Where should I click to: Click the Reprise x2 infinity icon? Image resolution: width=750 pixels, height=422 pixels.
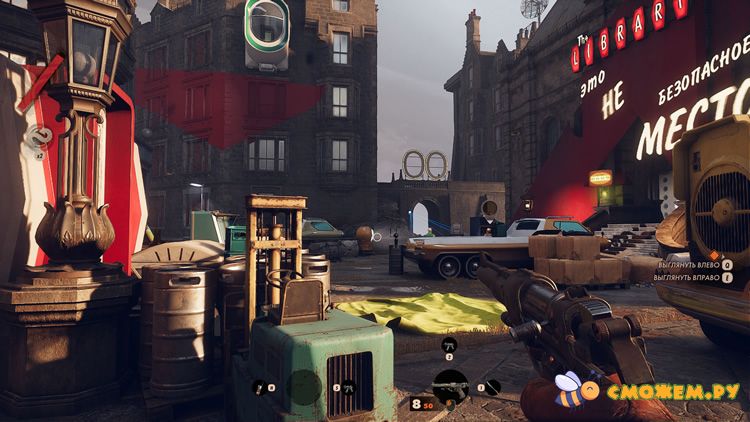pyautogui.click(x=40, y=137)
